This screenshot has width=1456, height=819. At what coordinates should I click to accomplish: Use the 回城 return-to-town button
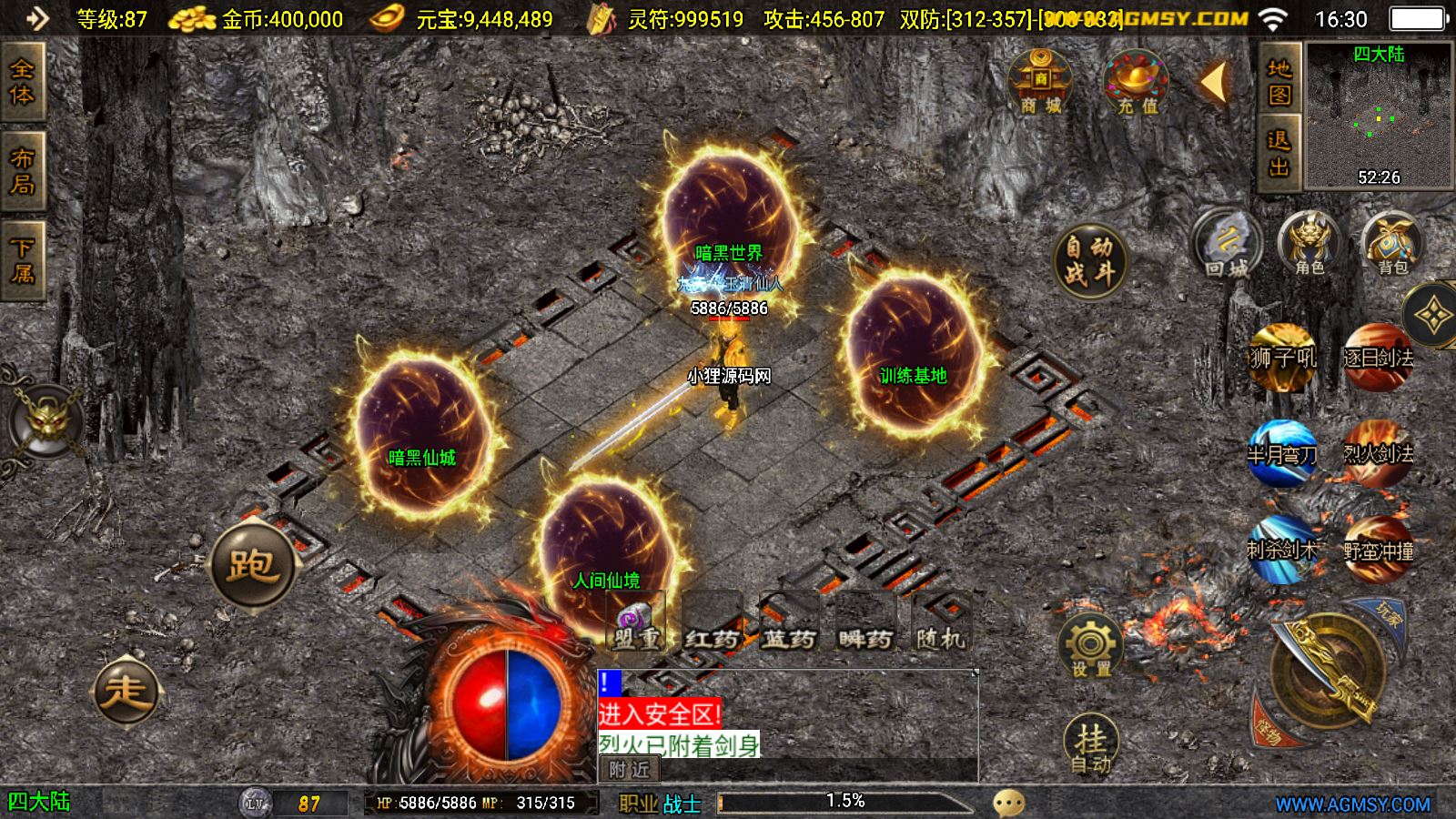(x=1227, y=244)
